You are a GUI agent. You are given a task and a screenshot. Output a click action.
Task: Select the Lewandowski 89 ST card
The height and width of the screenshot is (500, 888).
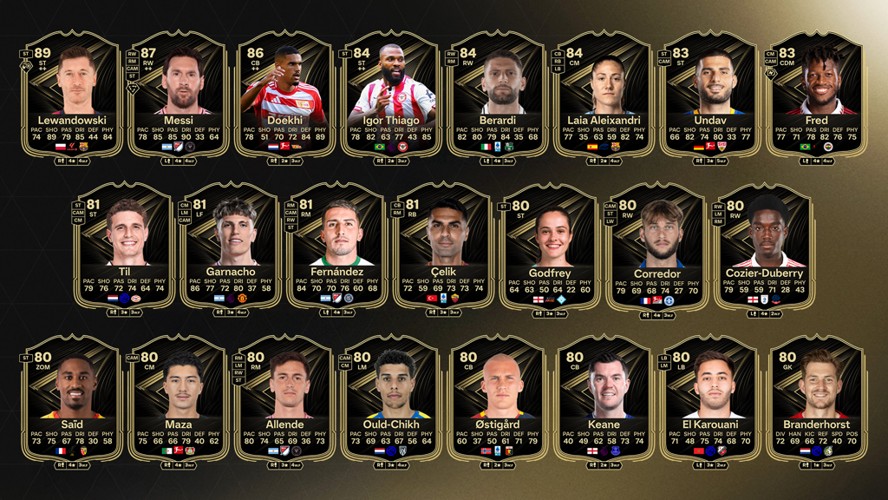coord(71,95)
